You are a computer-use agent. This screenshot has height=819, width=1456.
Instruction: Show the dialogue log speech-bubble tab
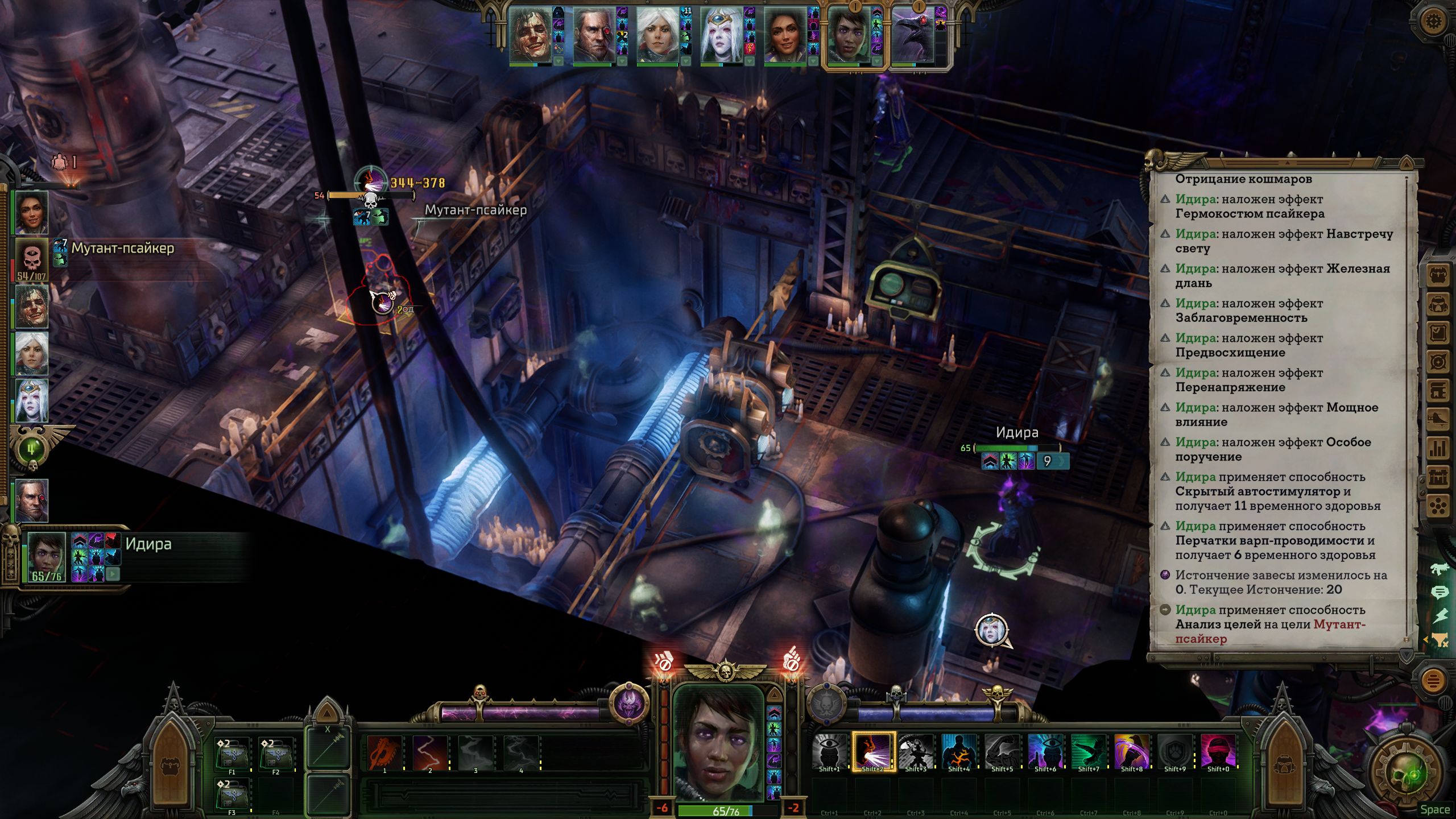1439,593
